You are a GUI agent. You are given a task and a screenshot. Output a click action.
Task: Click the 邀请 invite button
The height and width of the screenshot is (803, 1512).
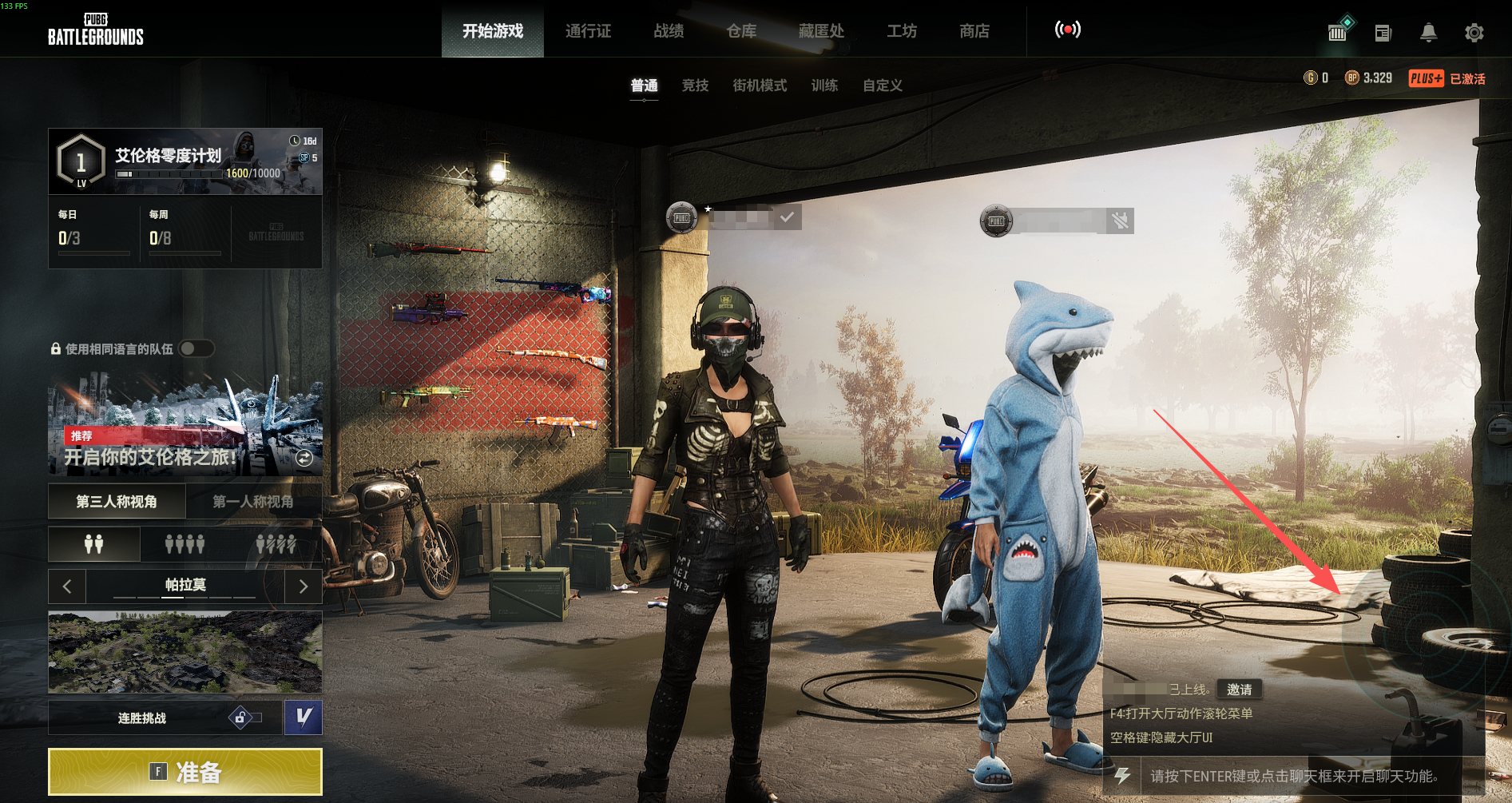(x=1240, y=689)
